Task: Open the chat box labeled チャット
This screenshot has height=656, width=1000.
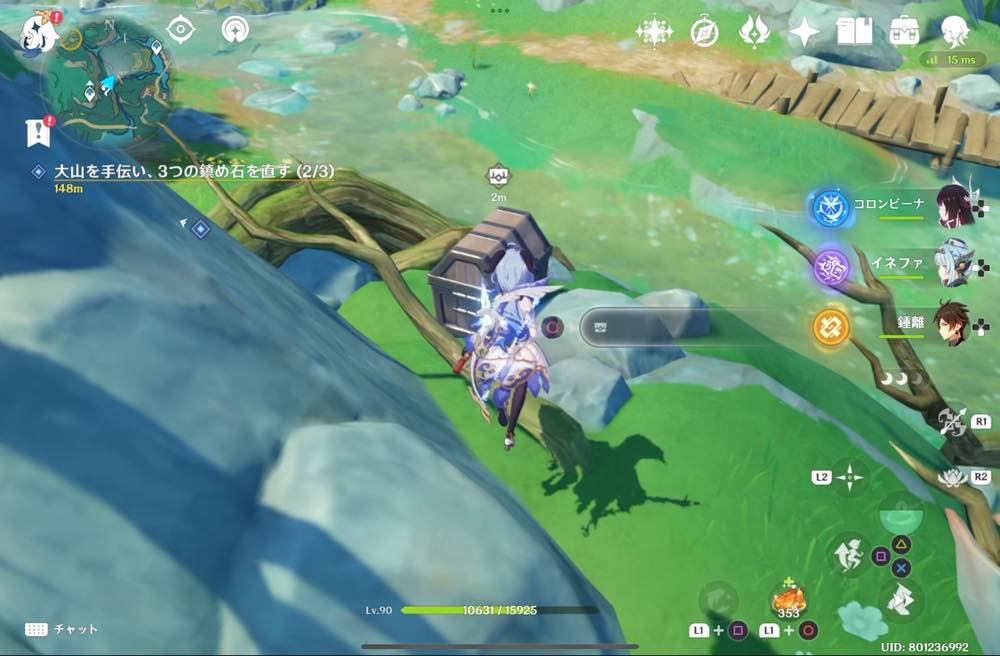Action: (x=62, y=629)
